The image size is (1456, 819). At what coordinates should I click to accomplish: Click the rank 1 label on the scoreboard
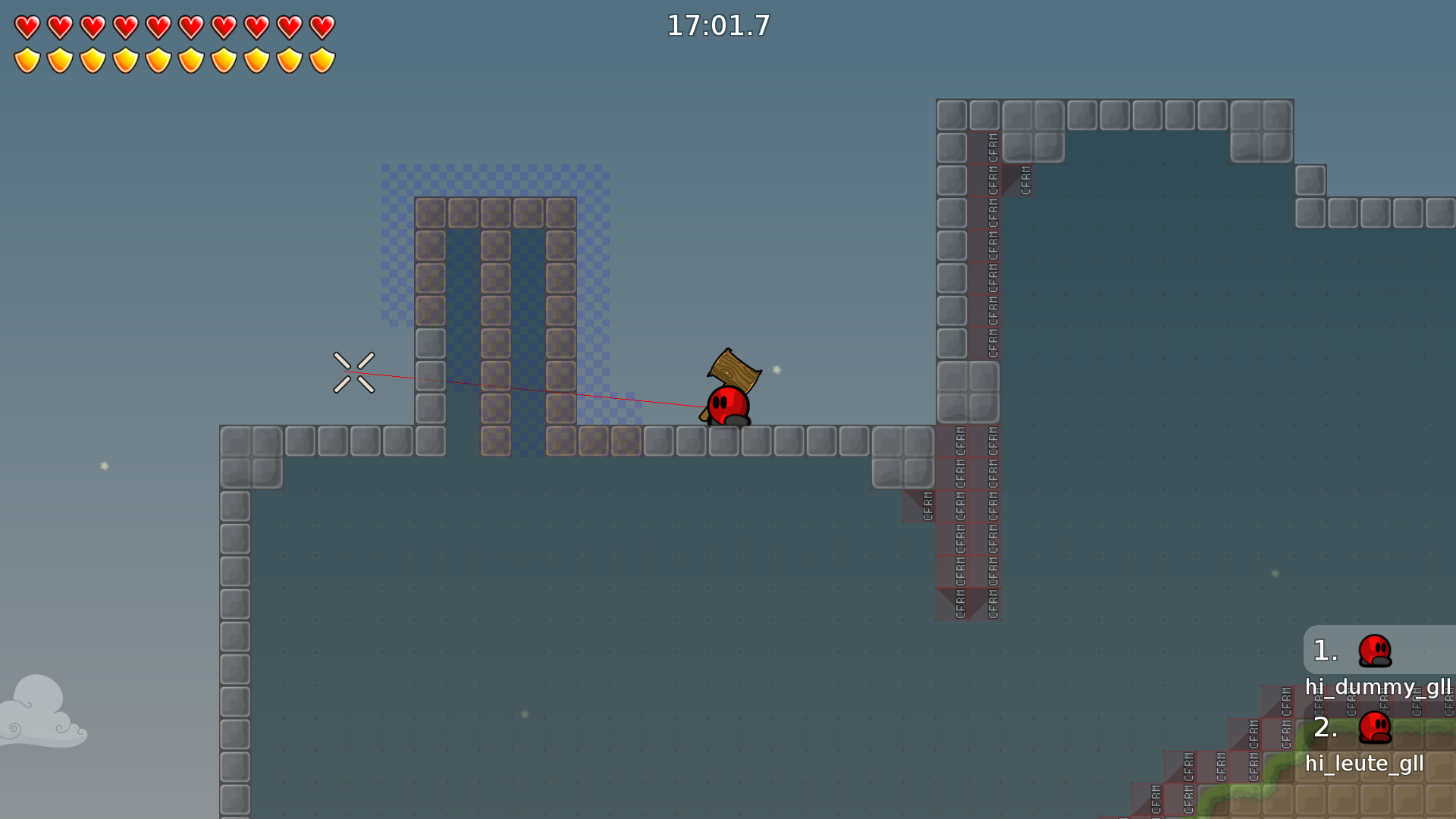[x=1325, y=650]
